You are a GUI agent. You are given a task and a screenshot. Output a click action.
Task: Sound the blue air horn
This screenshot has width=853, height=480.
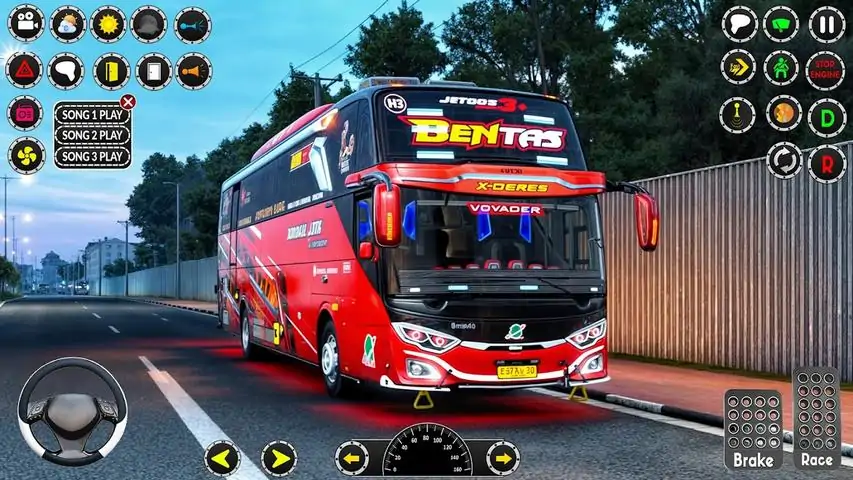(193, 24)
